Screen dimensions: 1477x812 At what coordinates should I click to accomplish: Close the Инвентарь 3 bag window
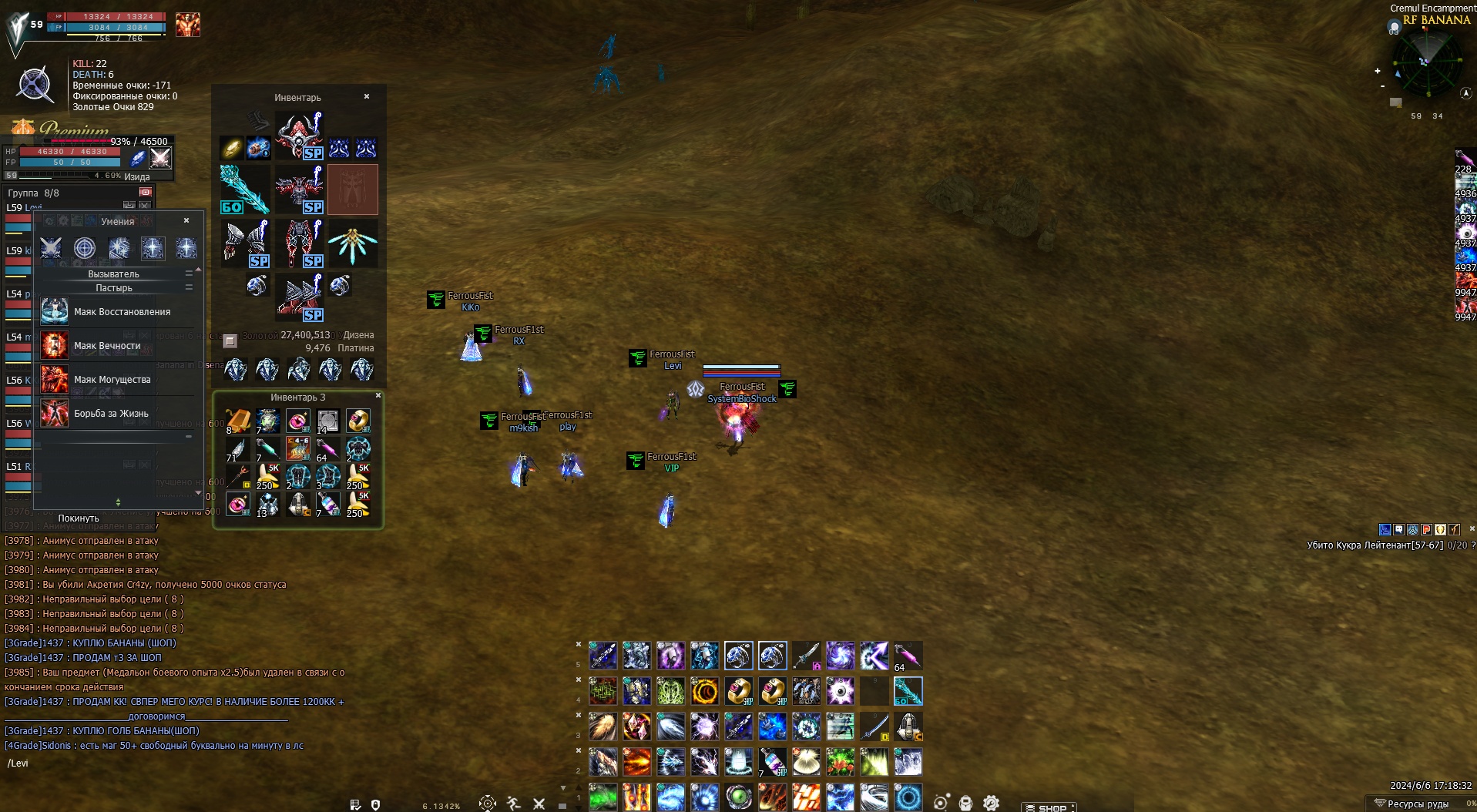click(x=378, y=396)
